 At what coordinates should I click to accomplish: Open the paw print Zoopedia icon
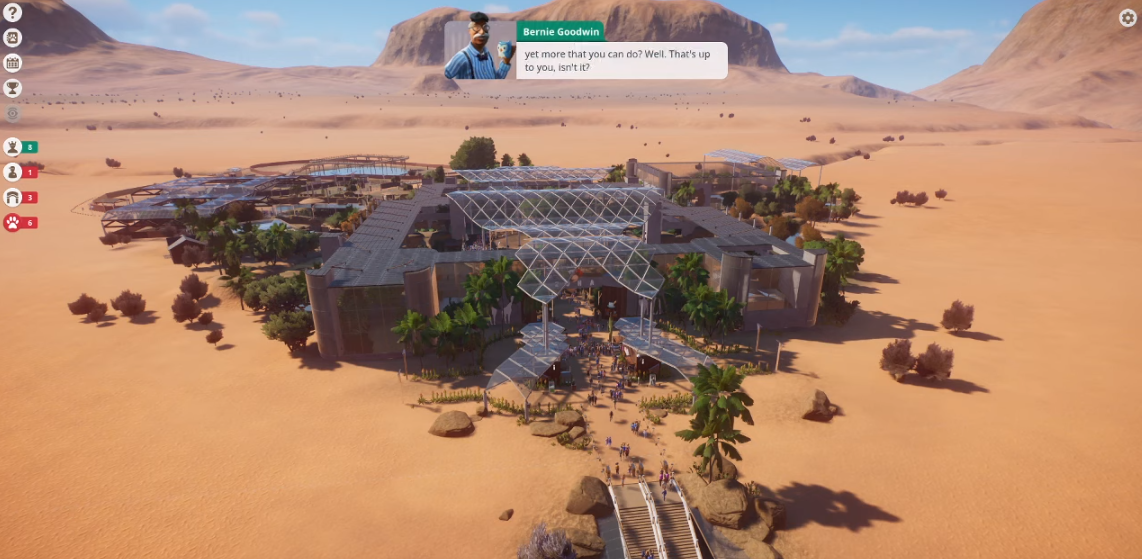[x=13, y=37]
